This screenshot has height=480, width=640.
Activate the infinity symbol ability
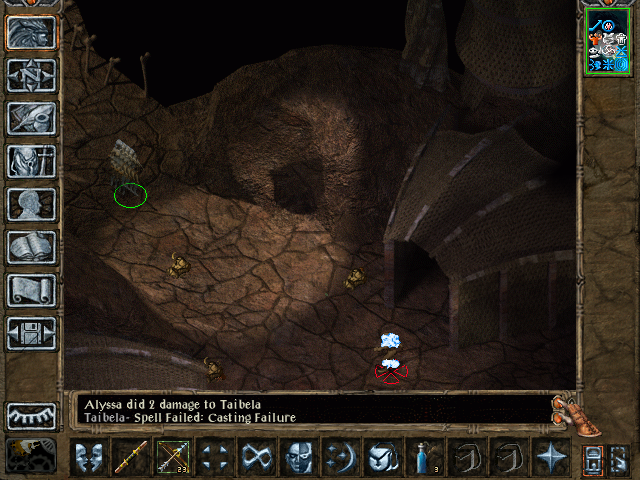click(x=258, y=458)
